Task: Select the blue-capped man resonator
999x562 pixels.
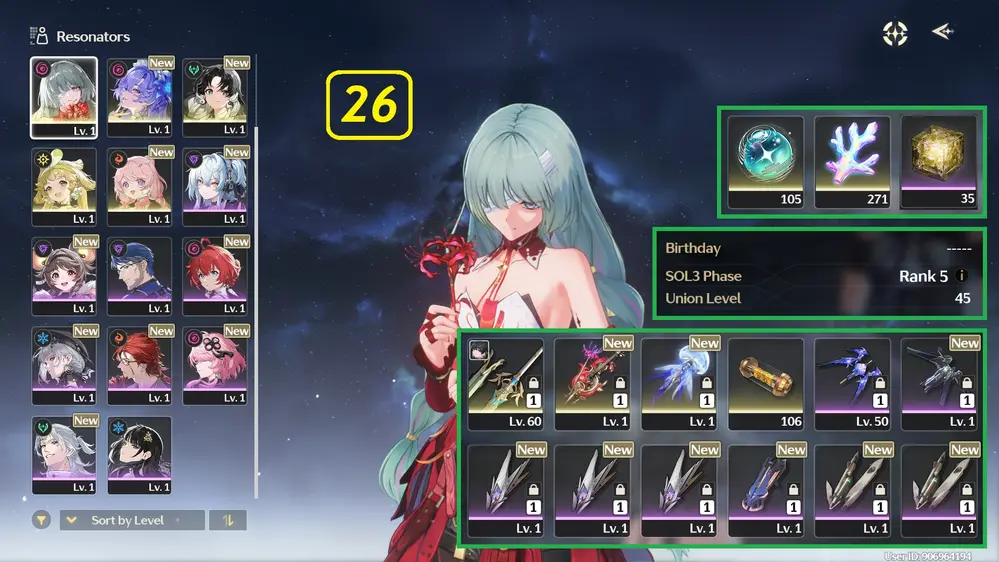Action: pyautogui.click(x=139, y=276)
